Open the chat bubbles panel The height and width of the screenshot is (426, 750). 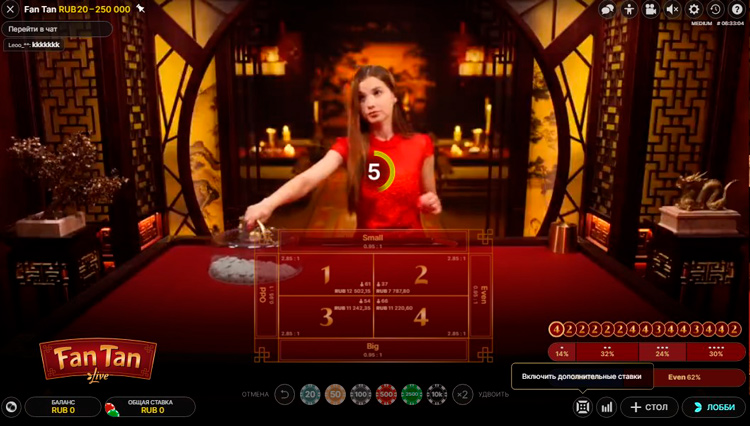(607, 9)
